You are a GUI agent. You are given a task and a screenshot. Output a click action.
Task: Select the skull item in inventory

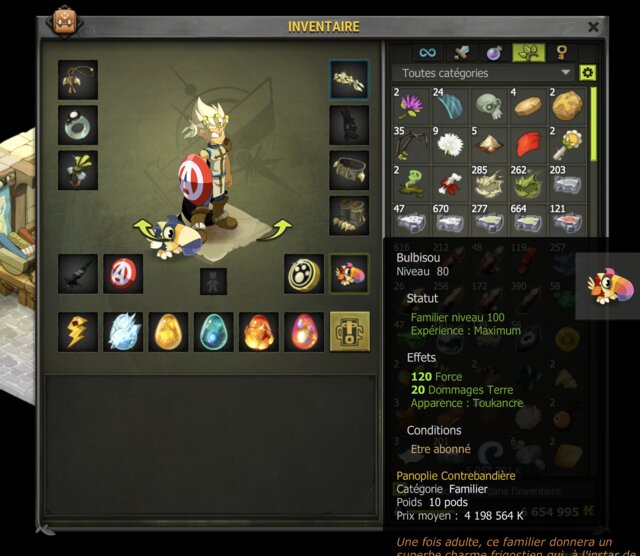(x=490, y=105)
